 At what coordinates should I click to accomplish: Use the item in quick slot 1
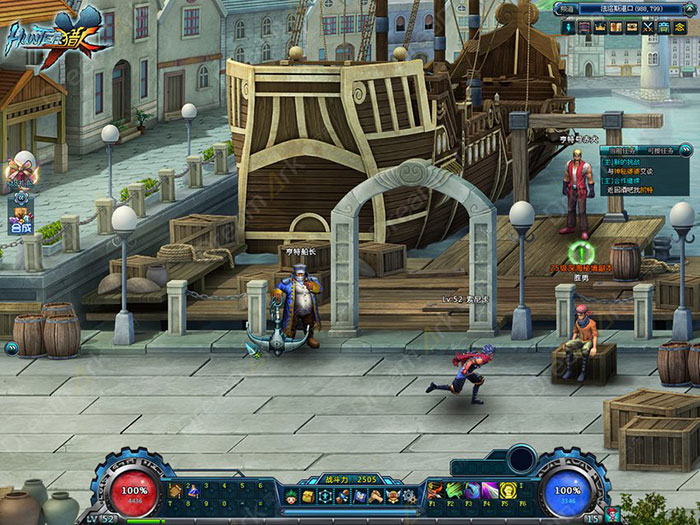176,491
